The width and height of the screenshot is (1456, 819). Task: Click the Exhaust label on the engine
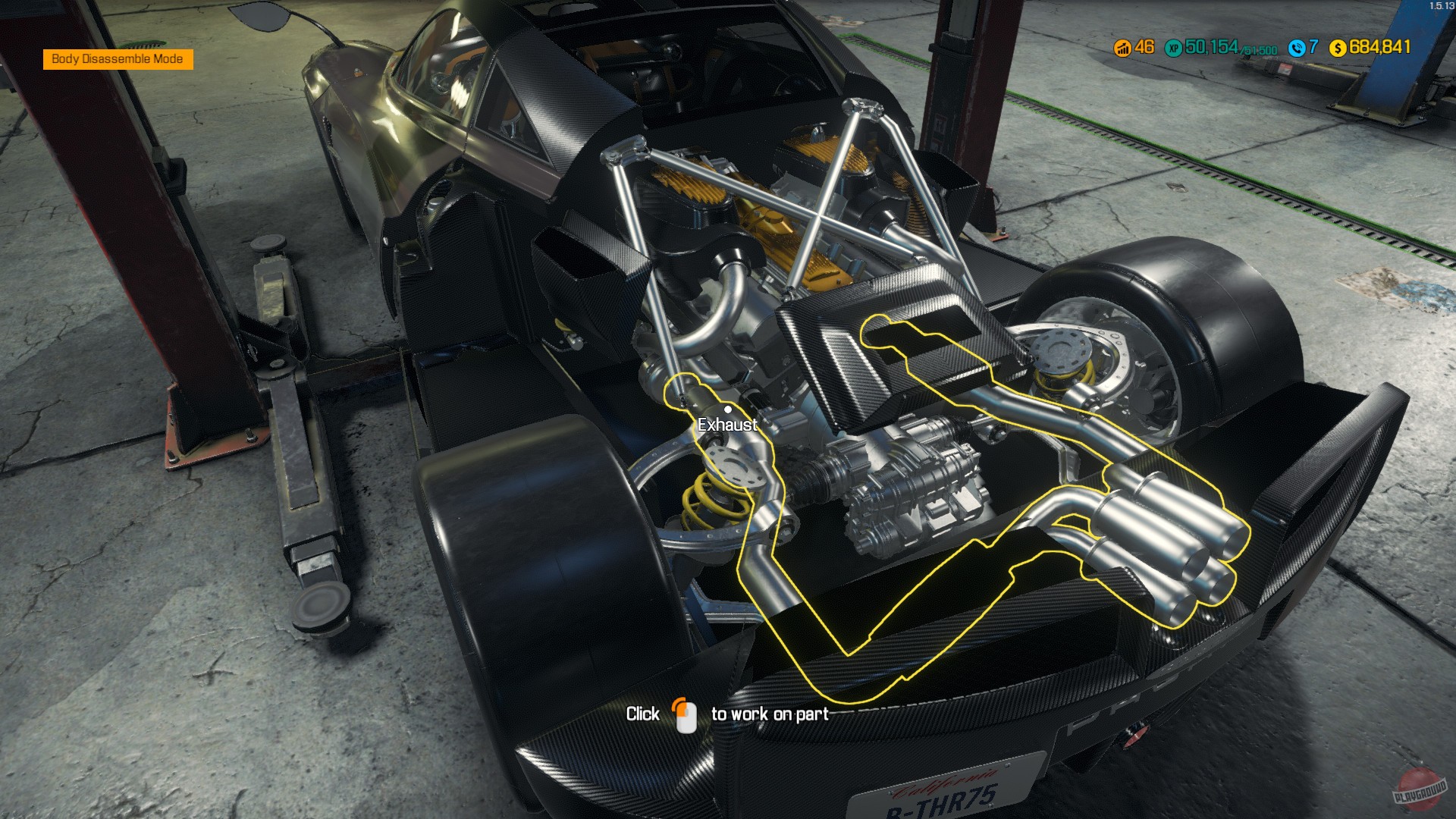coord(727,425)
